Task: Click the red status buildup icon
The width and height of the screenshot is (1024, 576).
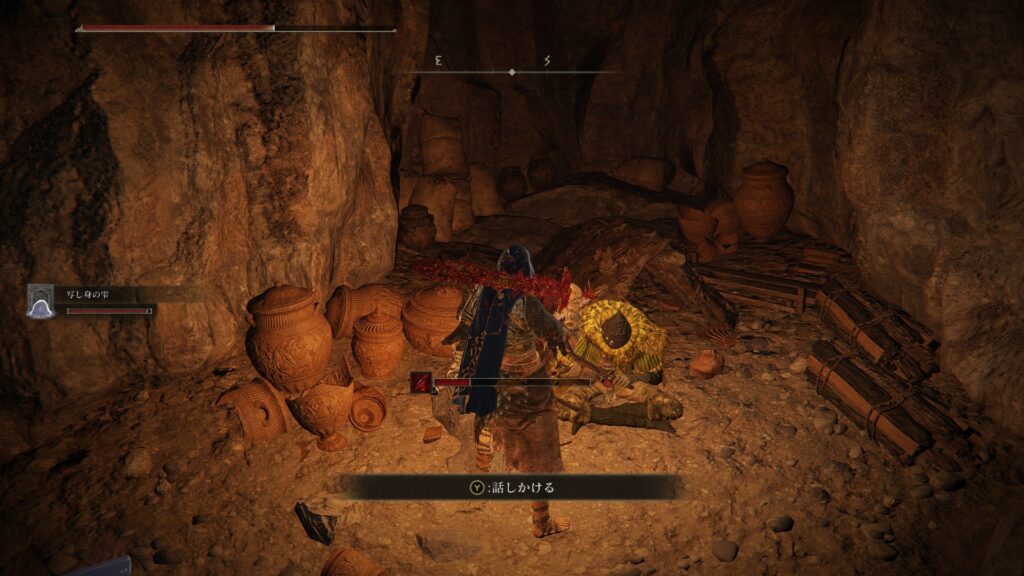Action: click(x=421, y=381)
